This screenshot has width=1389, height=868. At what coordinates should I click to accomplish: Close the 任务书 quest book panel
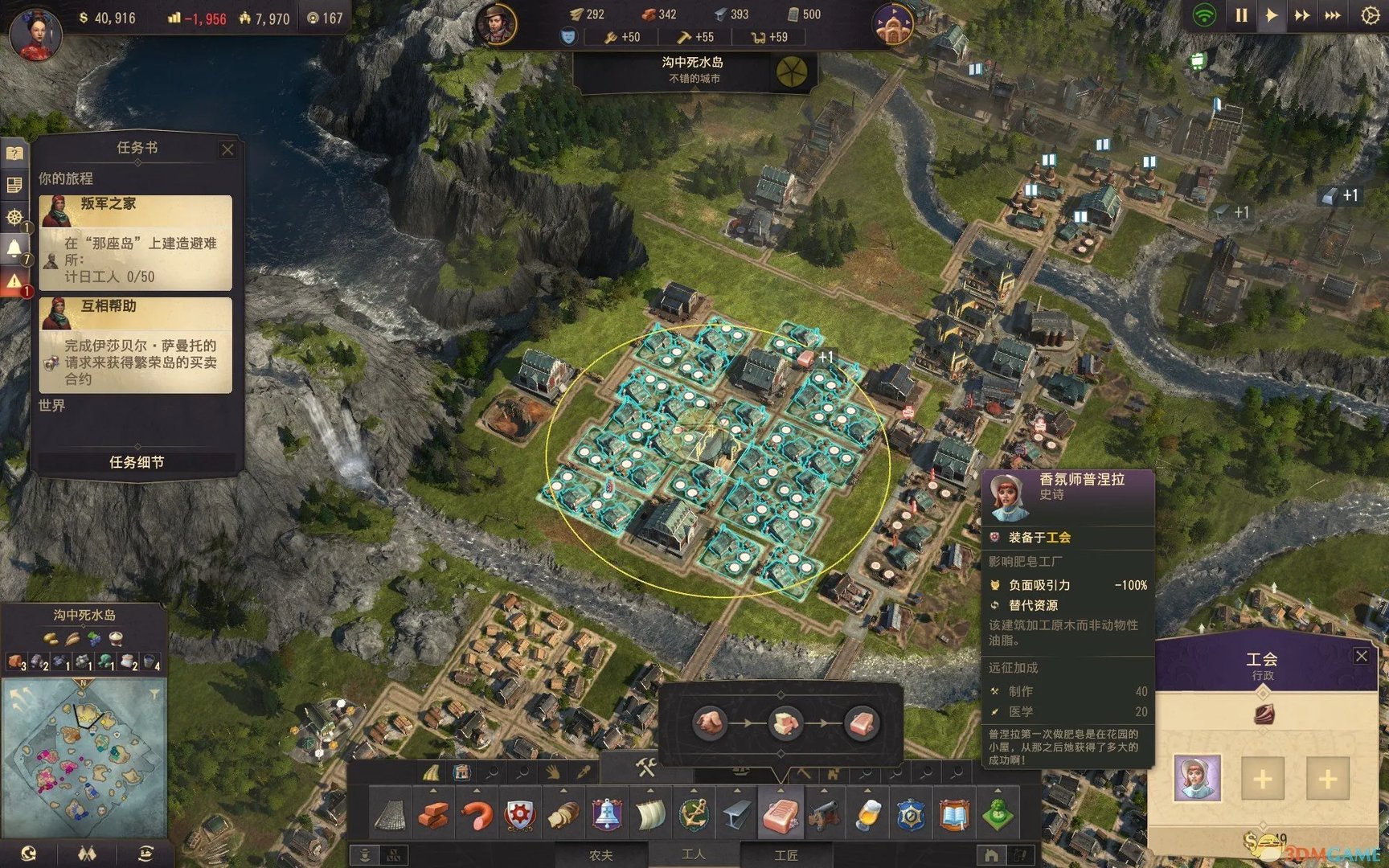(227, 149)
